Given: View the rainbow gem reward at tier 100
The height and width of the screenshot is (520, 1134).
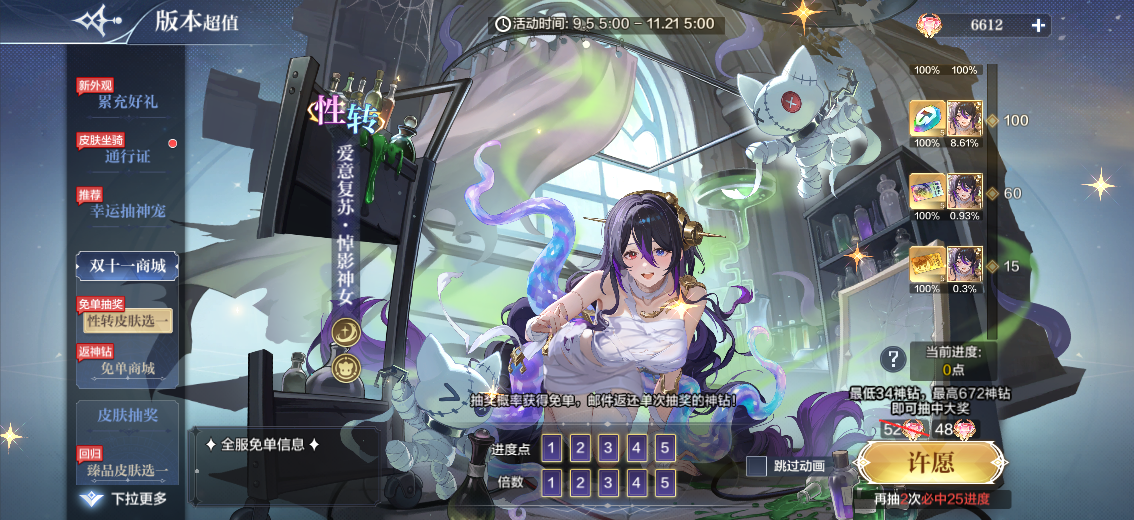Looking at the screenshot, I should point(927,119).
